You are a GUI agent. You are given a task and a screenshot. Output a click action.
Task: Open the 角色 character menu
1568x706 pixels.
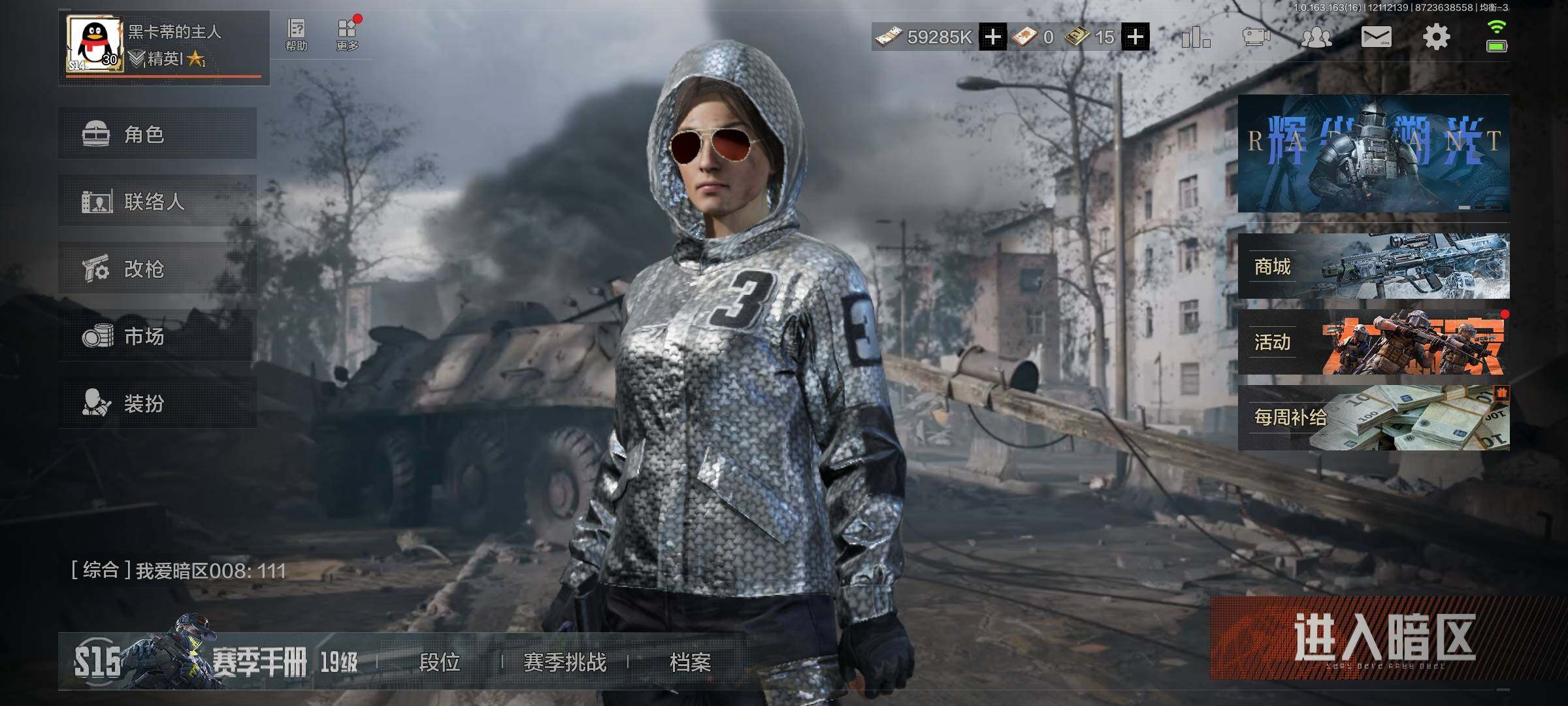157,134
